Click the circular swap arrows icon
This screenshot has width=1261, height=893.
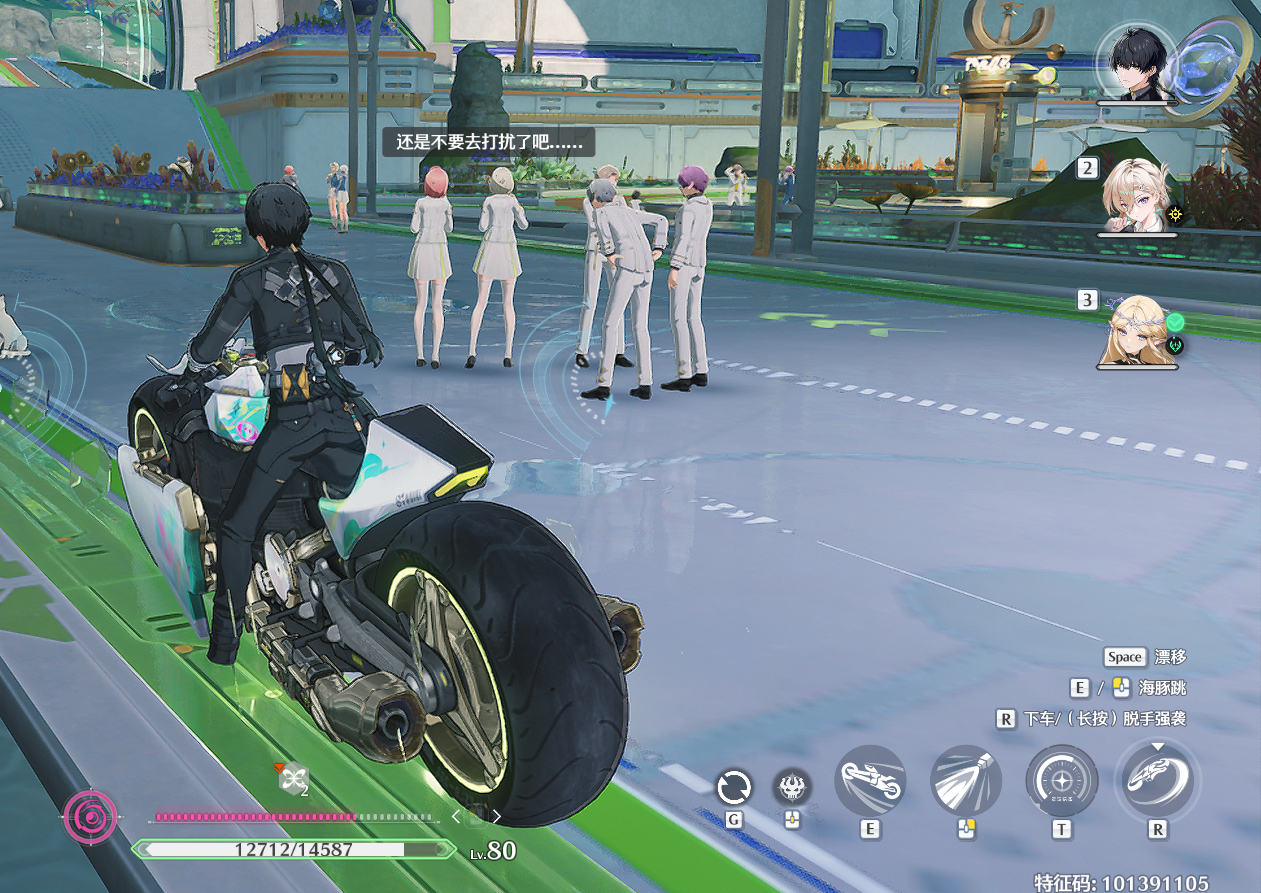tap(733, 788)
